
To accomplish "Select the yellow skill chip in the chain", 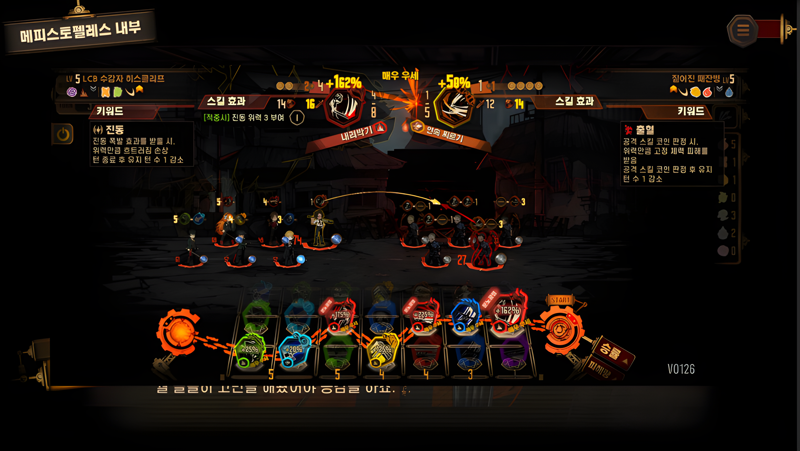I will [383, 348].
